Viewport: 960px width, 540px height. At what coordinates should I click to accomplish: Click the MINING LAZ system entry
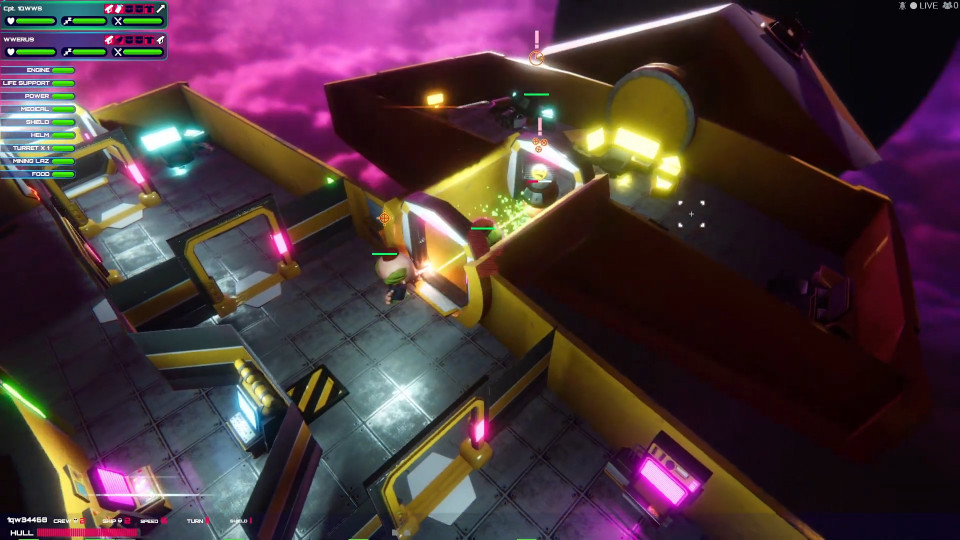coord(38,161)
